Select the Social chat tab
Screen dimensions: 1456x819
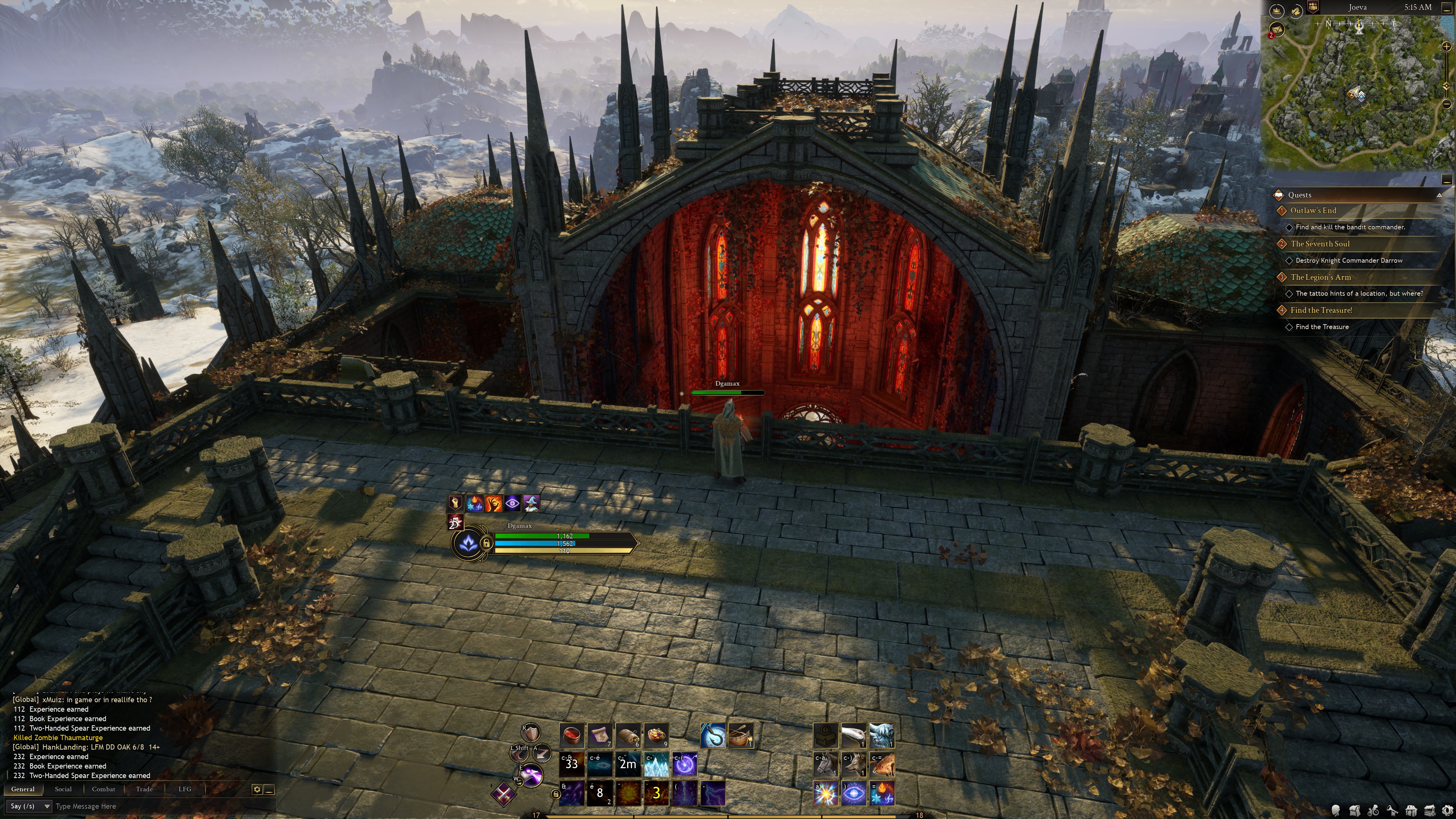coord(63,789)
